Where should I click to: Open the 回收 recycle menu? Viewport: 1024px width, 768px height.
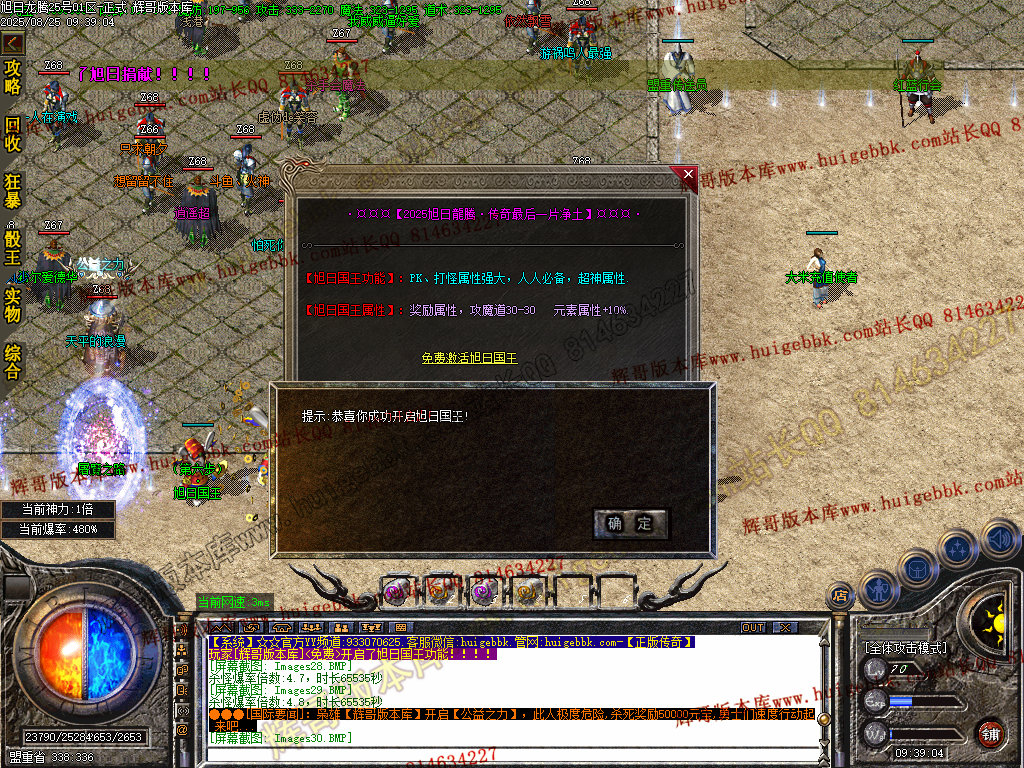(13, 135)
